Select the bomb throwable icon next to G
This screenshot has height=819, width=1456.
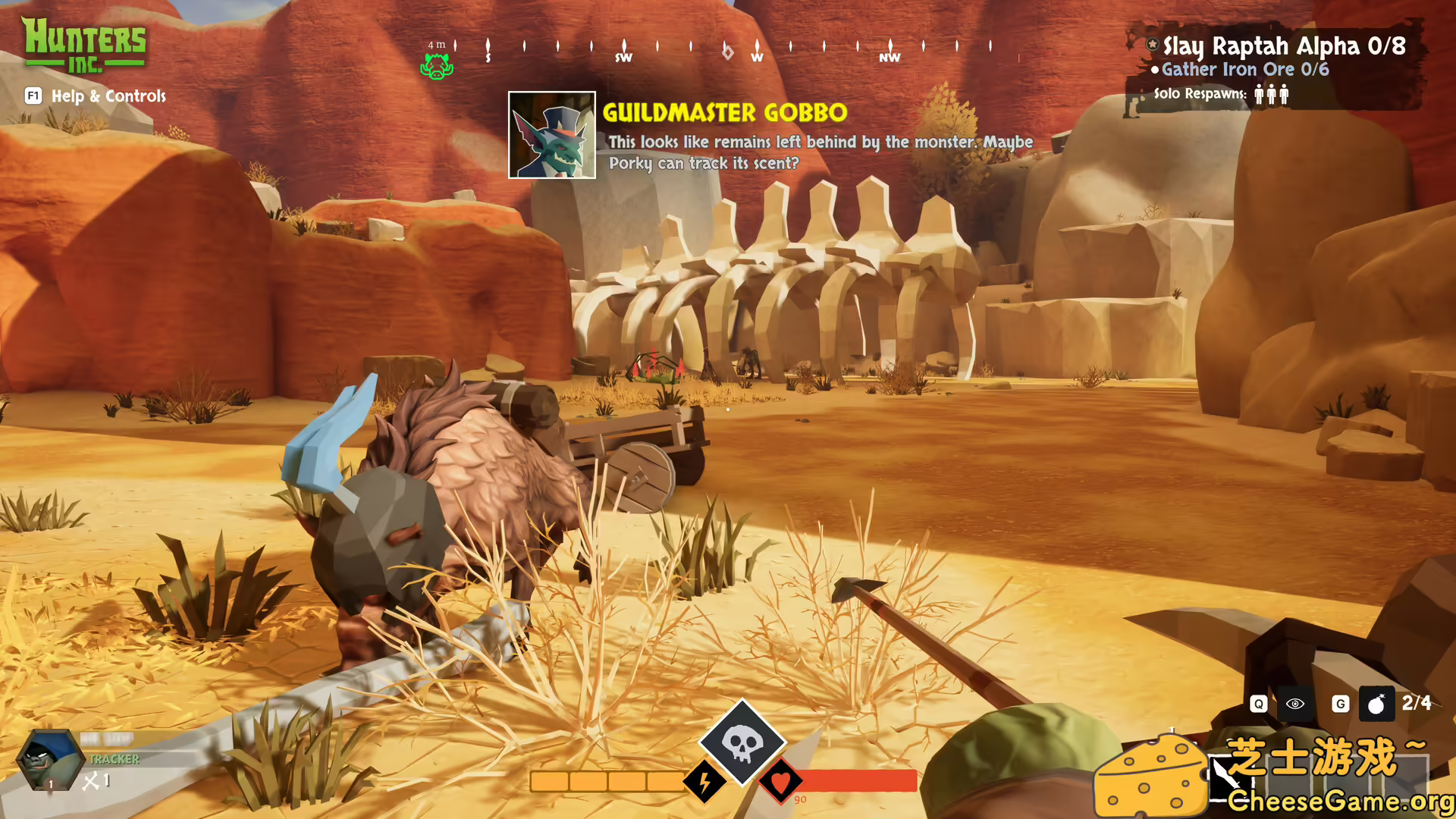tap(1378, 704)
